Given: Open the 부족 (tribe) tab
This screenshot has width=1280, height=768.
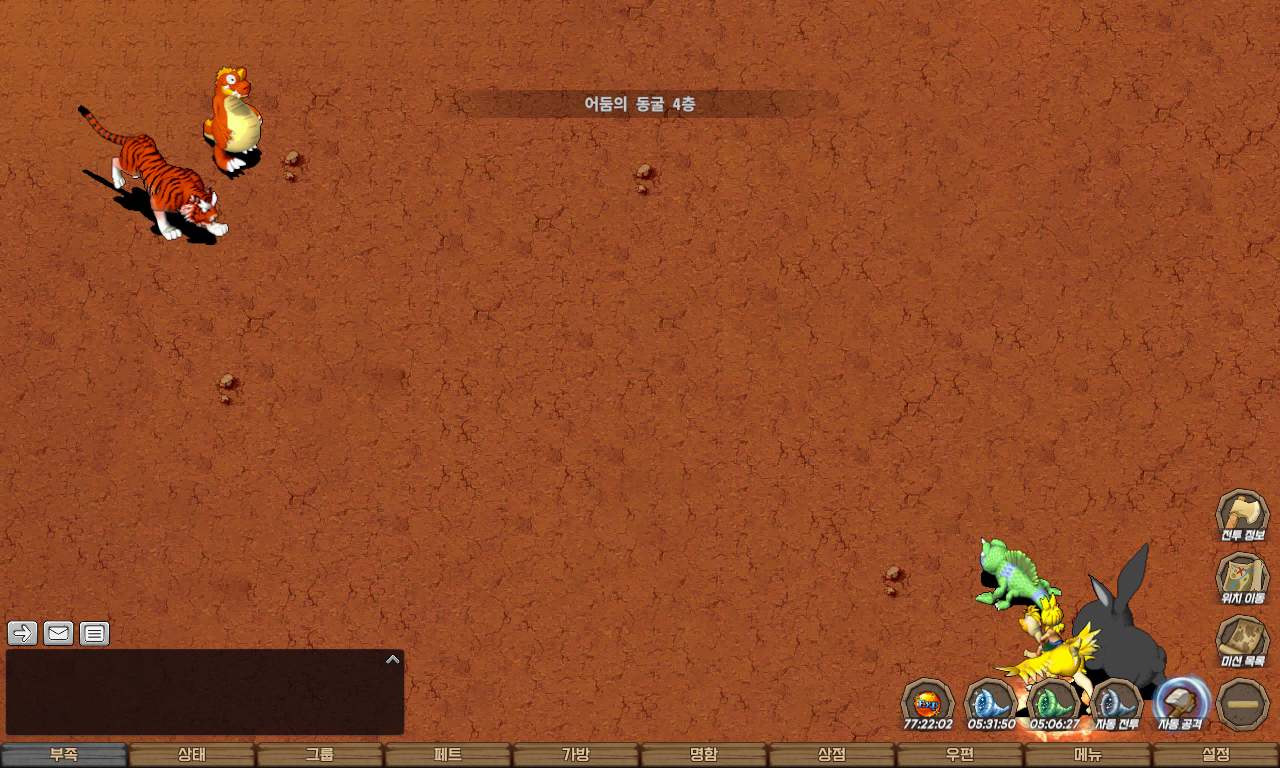Looking at the screenshot, I should pos(64,755).
